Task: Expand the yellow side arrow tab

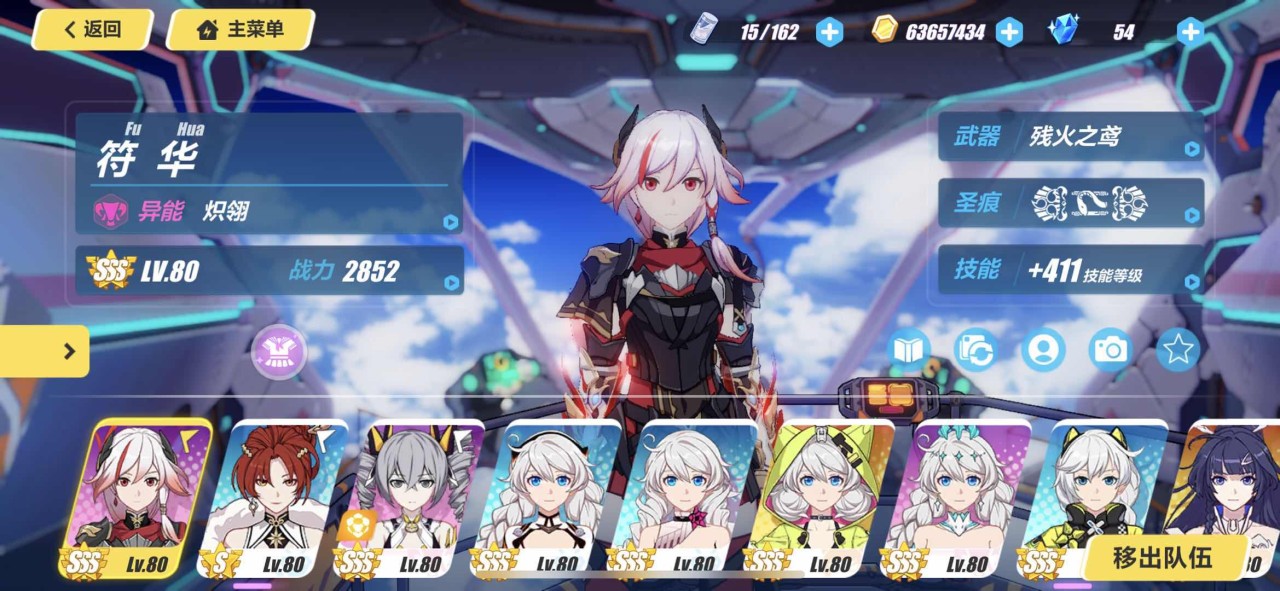Action: (45, 351)
